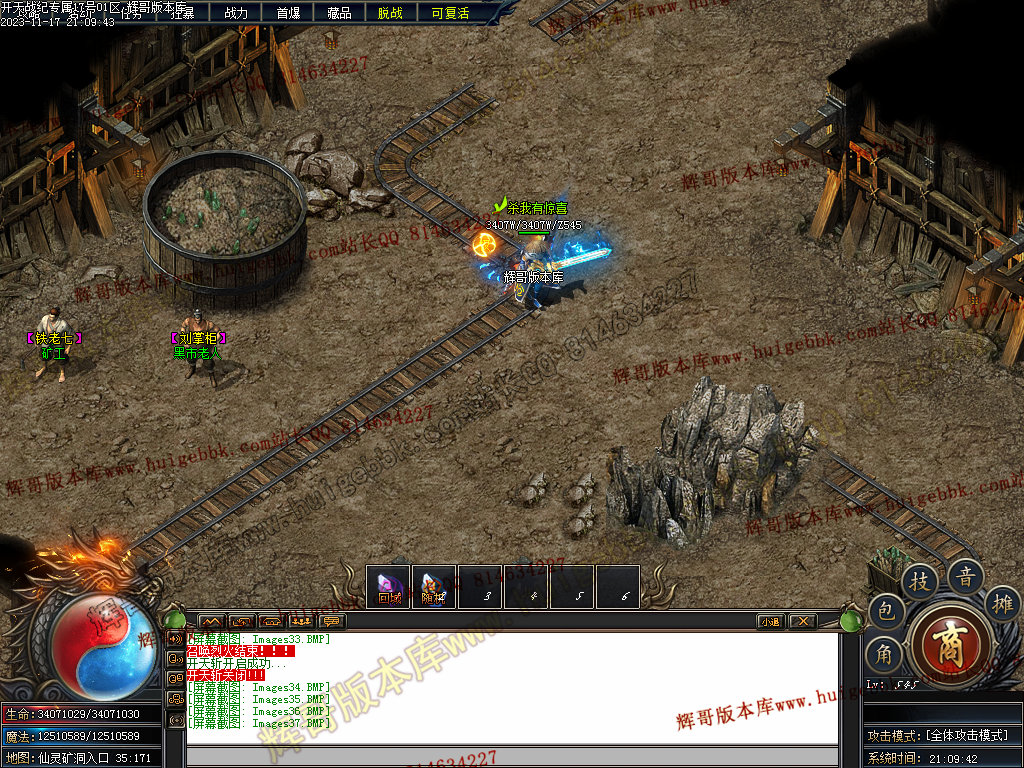Click the chat message input bar
Viewport: 1024px width, 768px height.
click(510, 757)
